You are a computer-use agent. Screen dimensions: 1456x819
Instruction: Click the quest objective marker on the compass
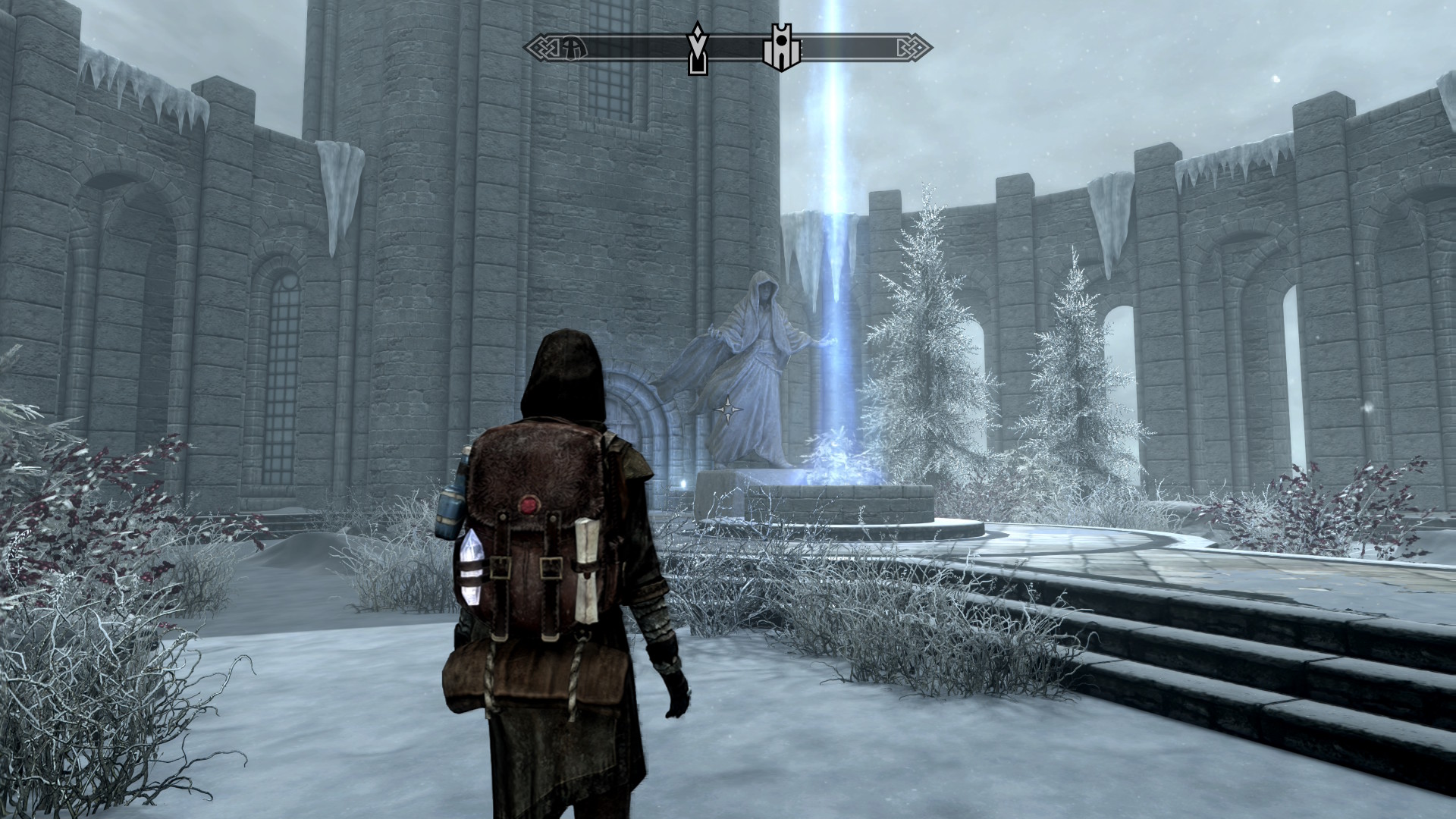(696, 49)
